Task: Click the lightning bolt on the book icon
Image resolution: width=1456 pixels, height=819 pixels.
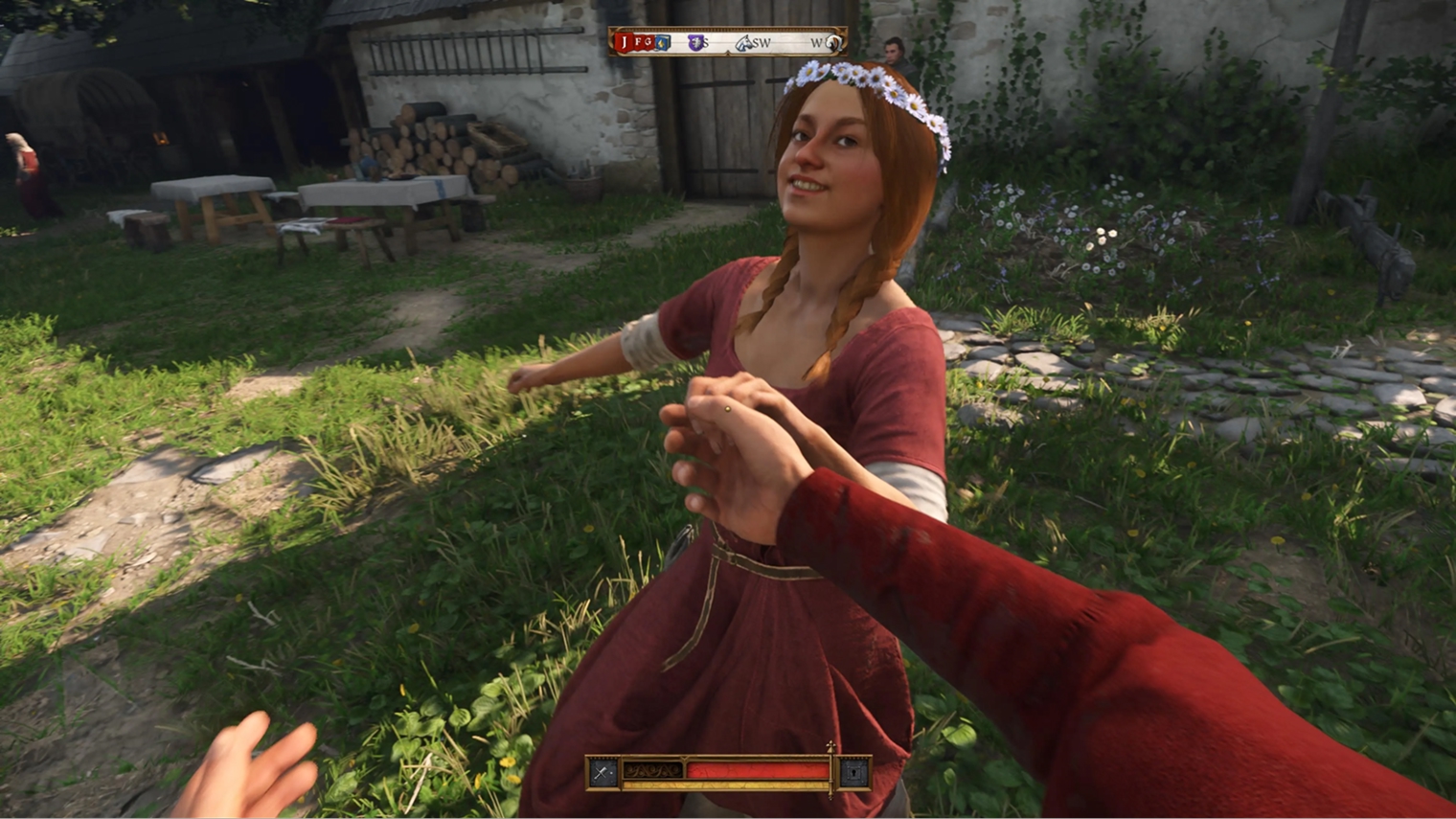Action: pos(663,43)
